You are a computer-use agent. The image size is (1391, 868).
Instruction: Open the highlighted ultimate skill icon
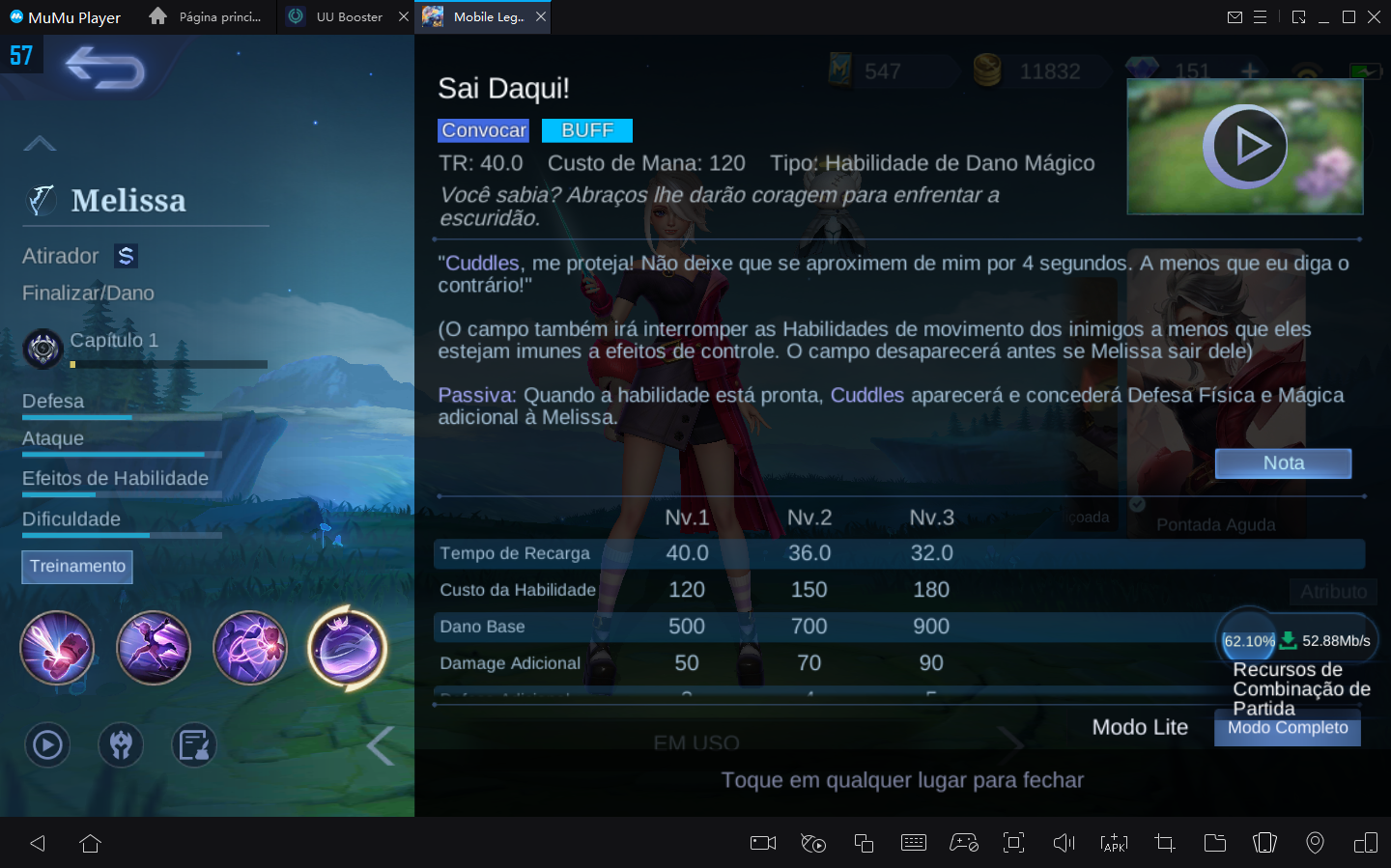(347, 649)
